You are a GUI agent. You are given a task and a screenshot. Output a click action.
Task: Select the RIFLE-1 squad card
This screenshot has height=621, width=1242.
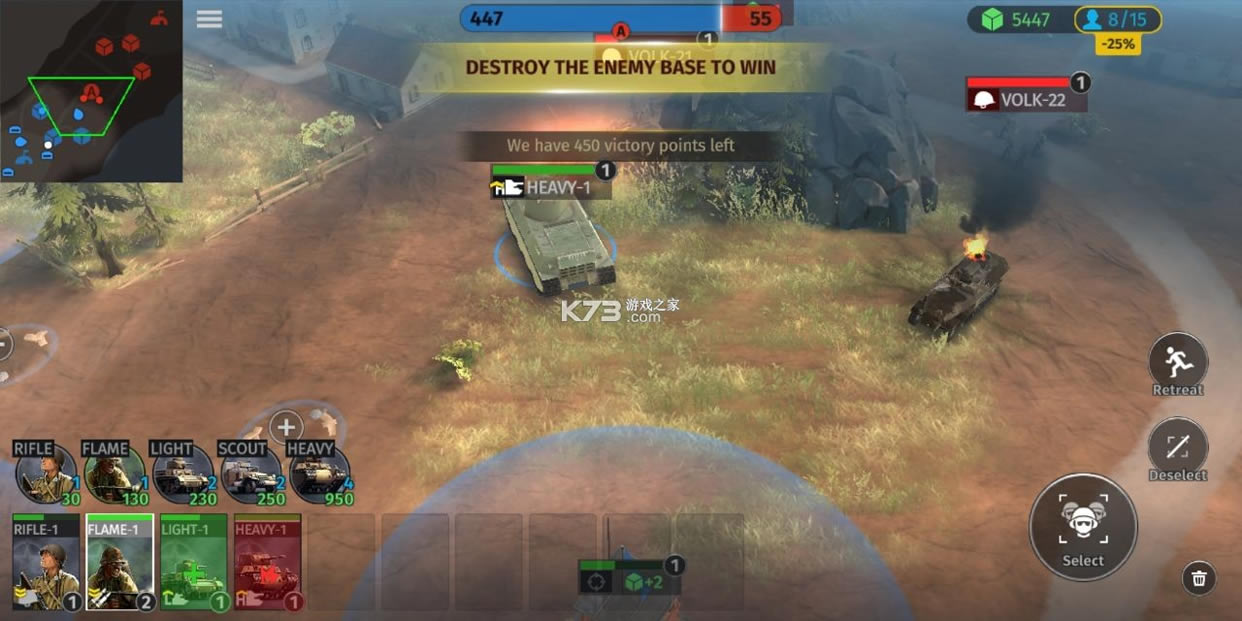pyautogui.click(x=46, y=562)
